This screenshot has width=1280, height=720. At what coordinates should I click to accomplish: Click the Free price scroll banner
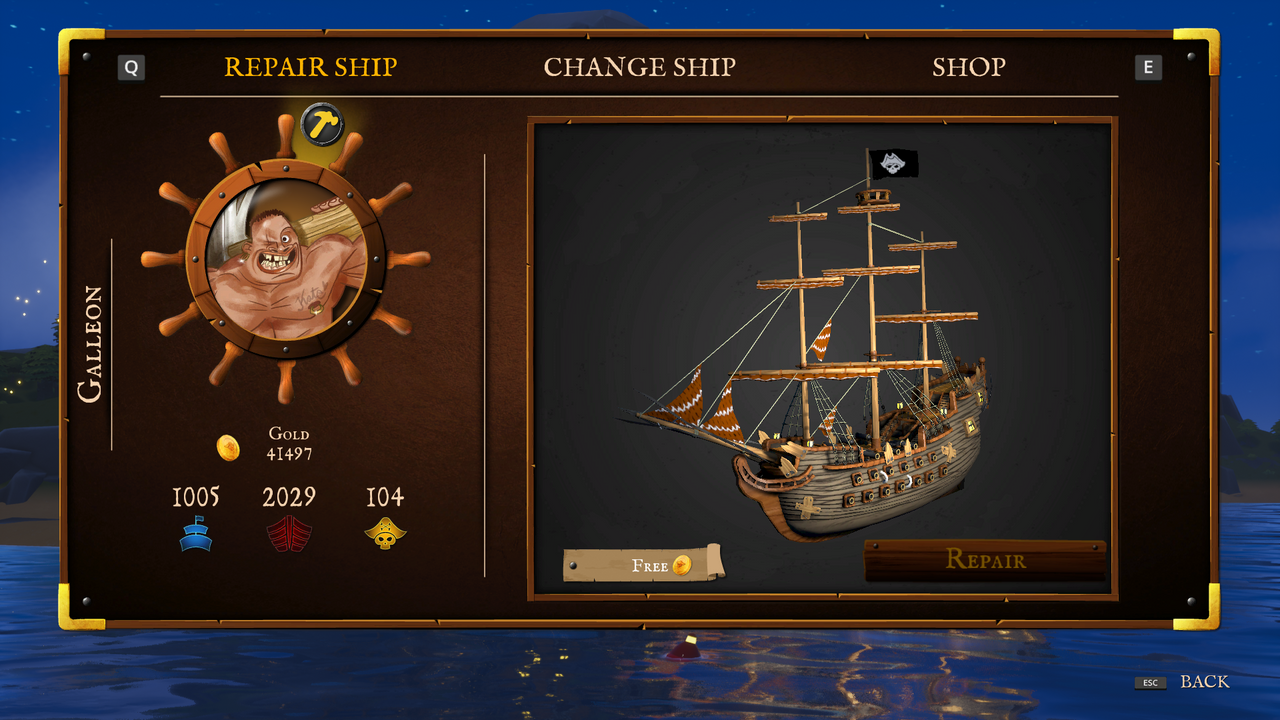coord(645,565)
